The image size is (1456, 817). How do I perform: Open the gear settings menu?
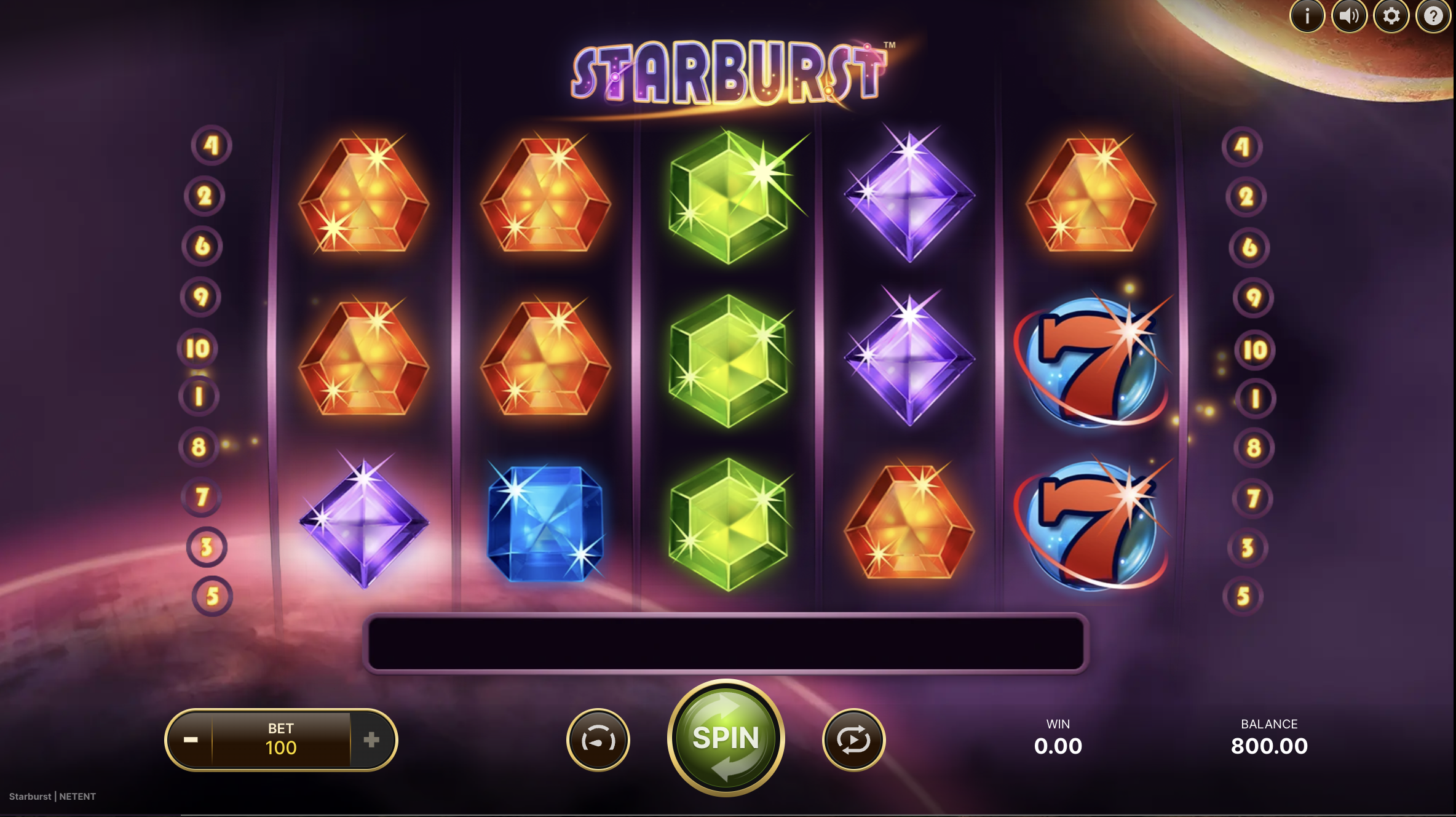[1391, 16]
